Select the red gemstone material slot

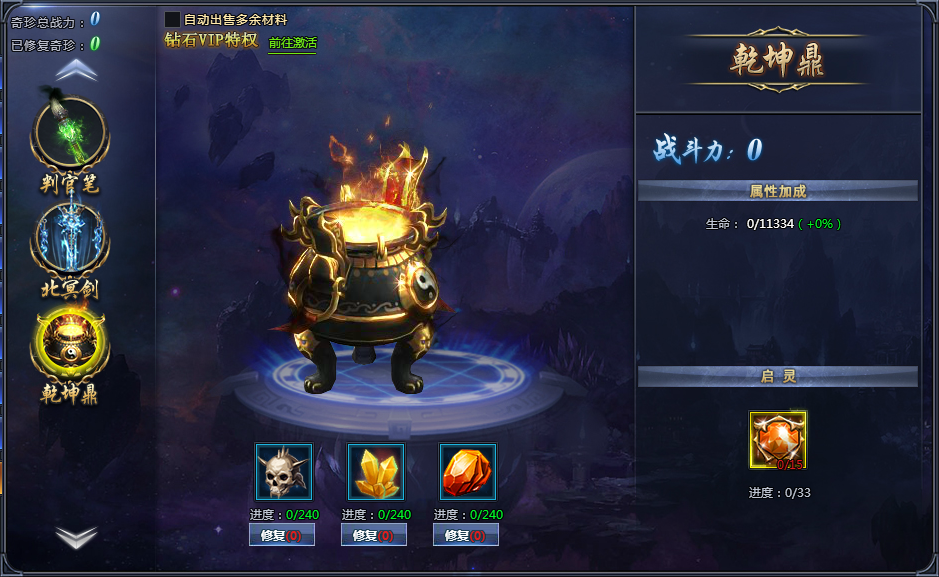[468, 472]
